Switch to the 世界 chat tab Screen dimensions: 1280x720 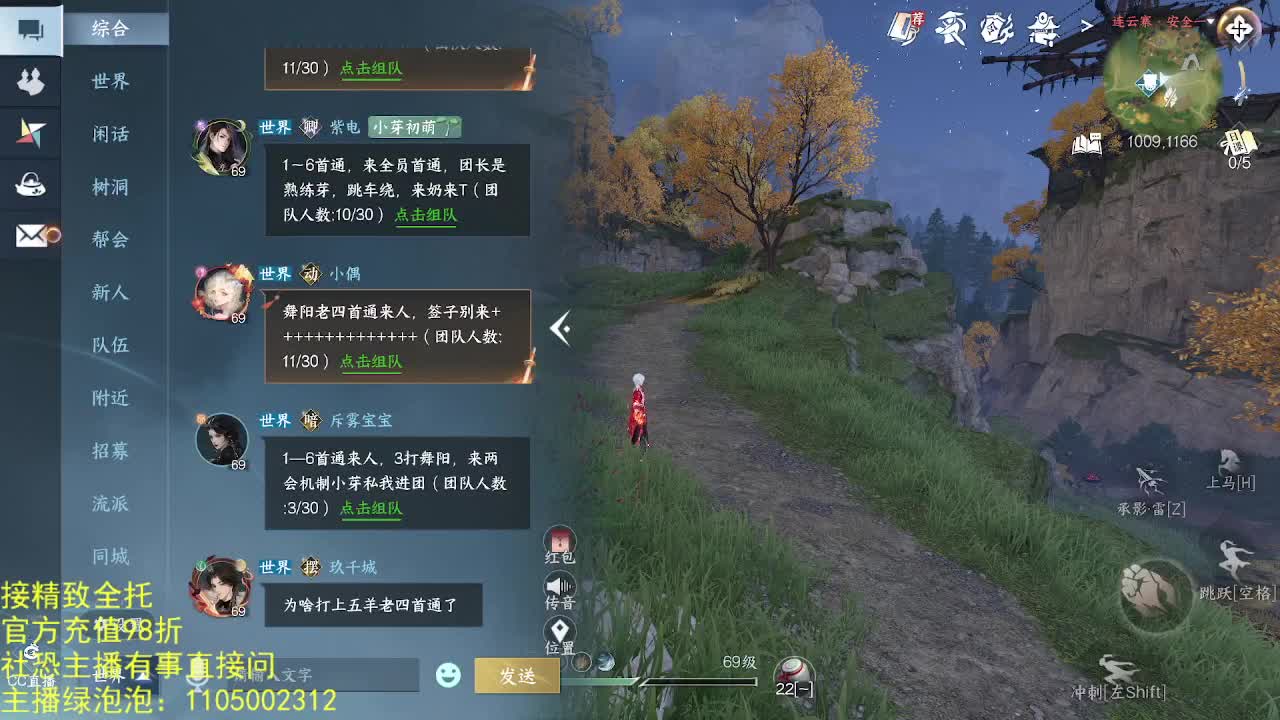click(110, 81)
